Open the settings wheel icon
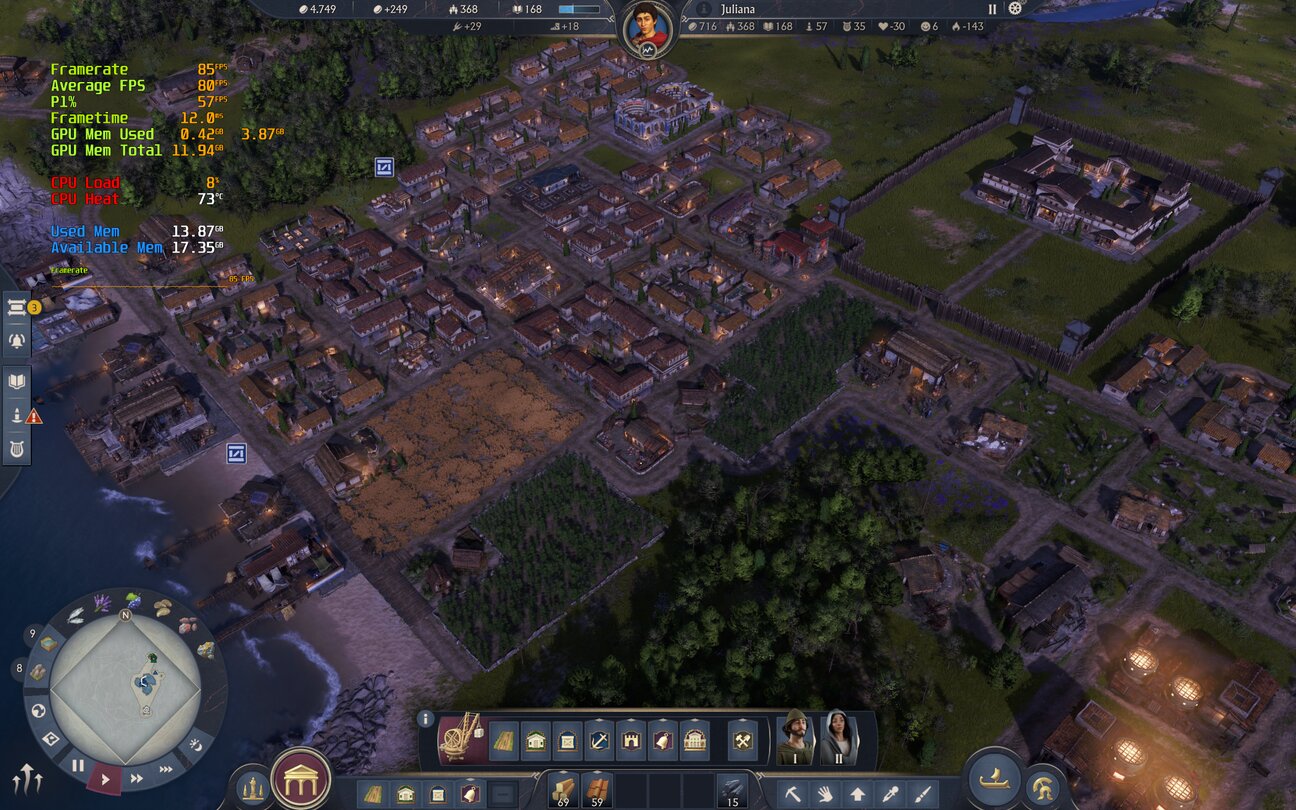Viewport: 1296px width, 810px height. pyautogui.click(x=1015, y=9)
